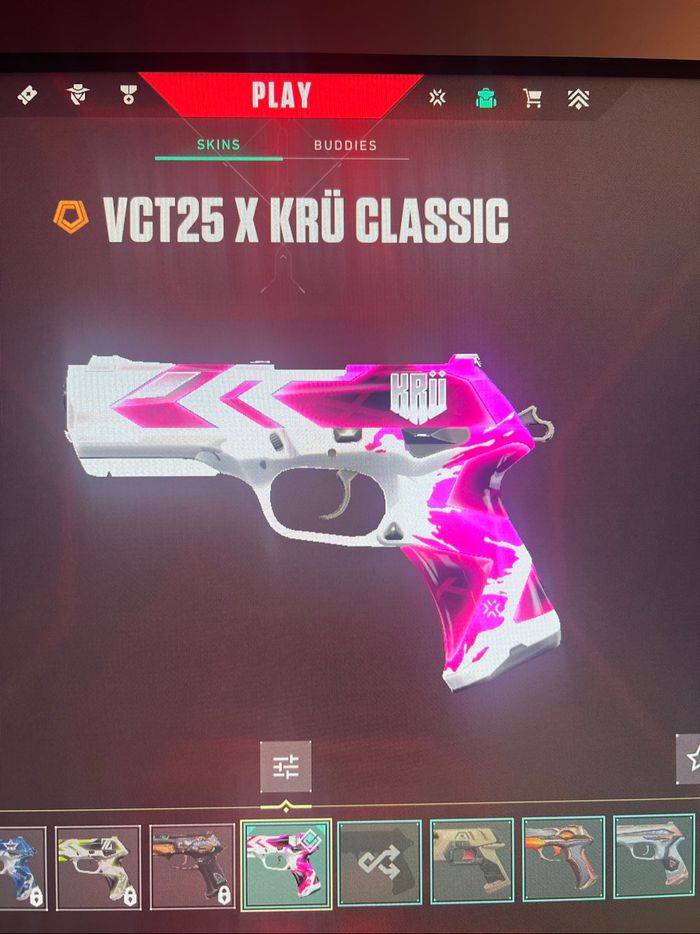The image size is (700, 934).
Task: Select the pink KRÜ Classic skin thumbnail
Action: point(285,864)
